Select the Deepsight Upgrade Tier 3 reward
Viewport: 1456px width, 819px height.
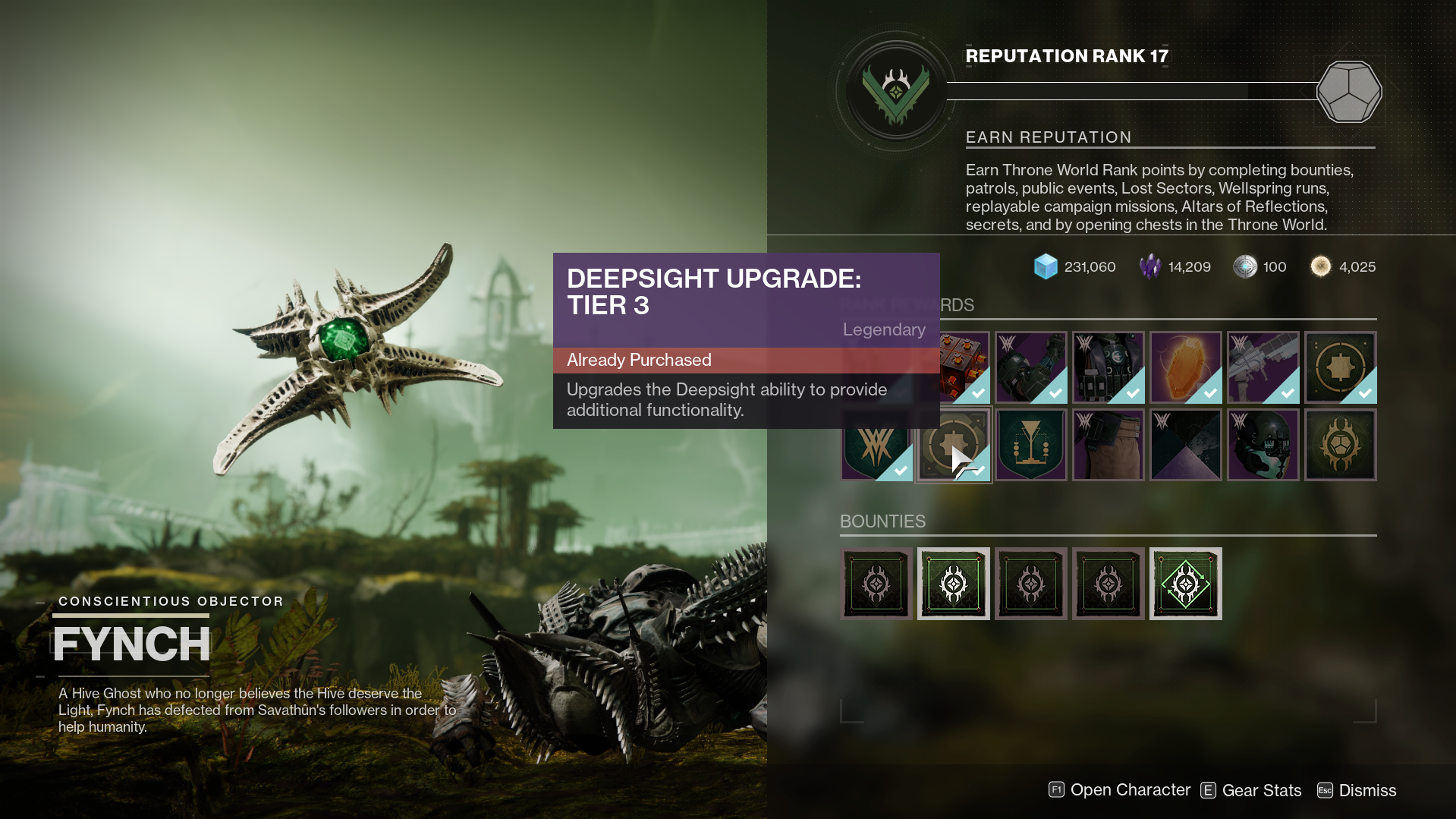point(954,445)
